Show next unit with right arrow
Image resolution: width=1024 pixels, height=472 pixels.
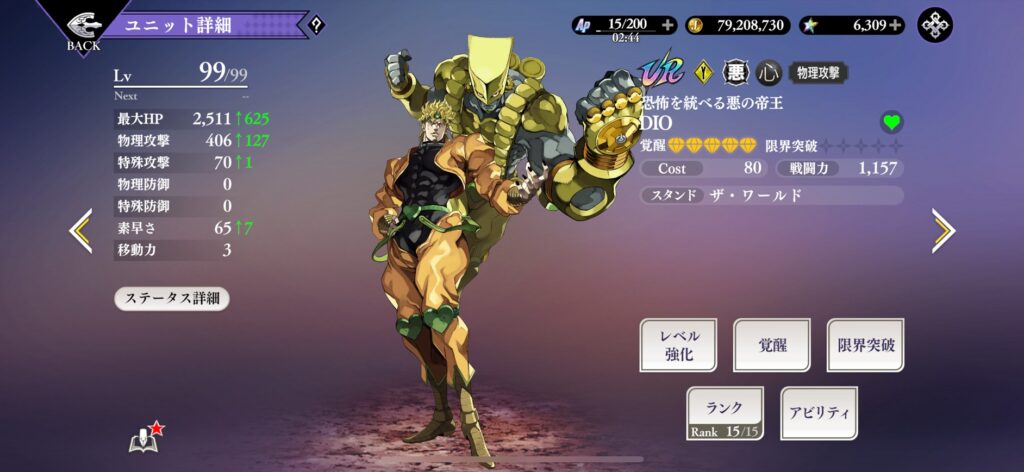click(x=942, y=231)
